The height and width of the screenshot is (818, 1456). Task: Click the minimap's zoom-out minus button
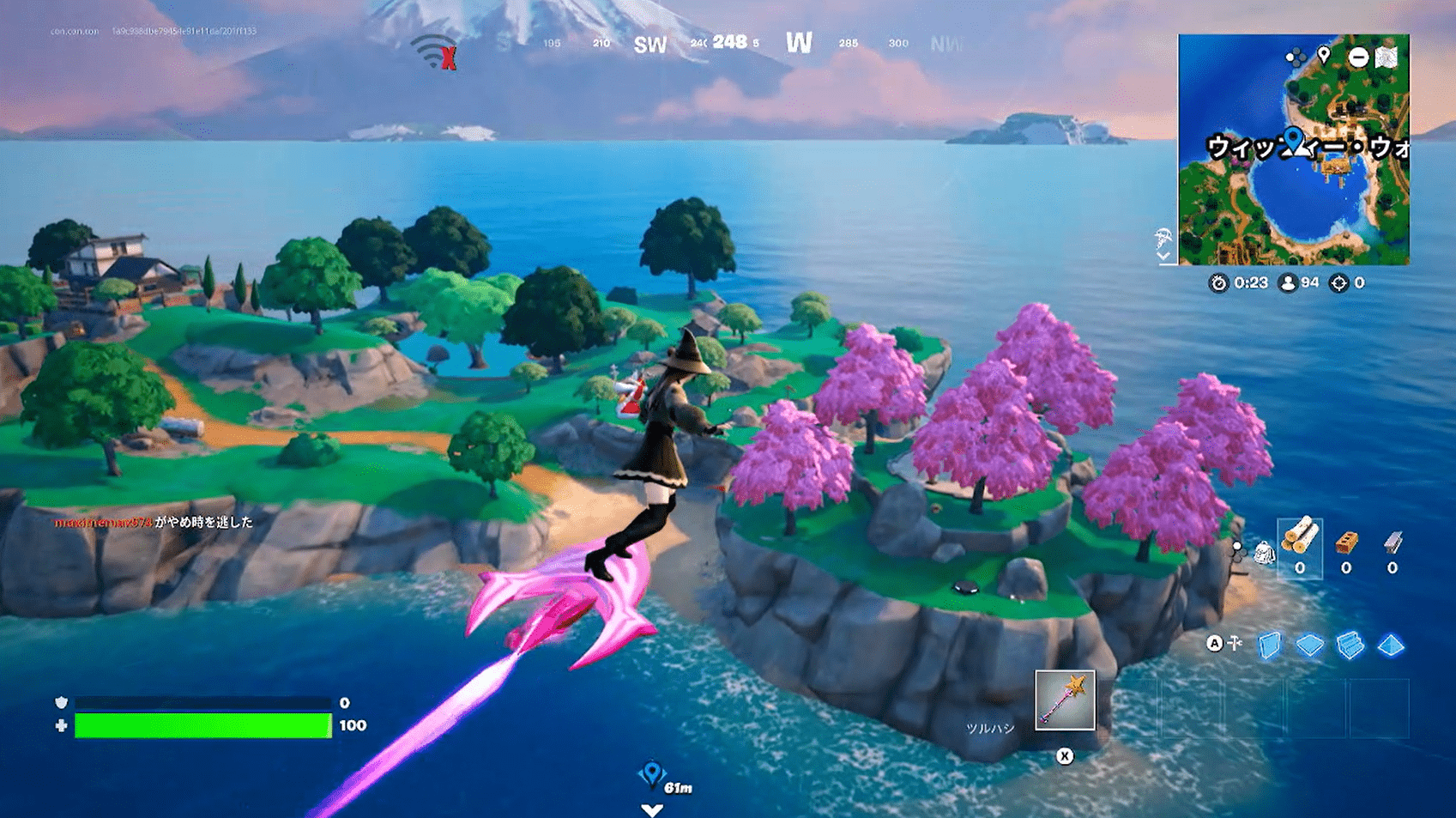pyautogui.click(x=1358, y=58)
